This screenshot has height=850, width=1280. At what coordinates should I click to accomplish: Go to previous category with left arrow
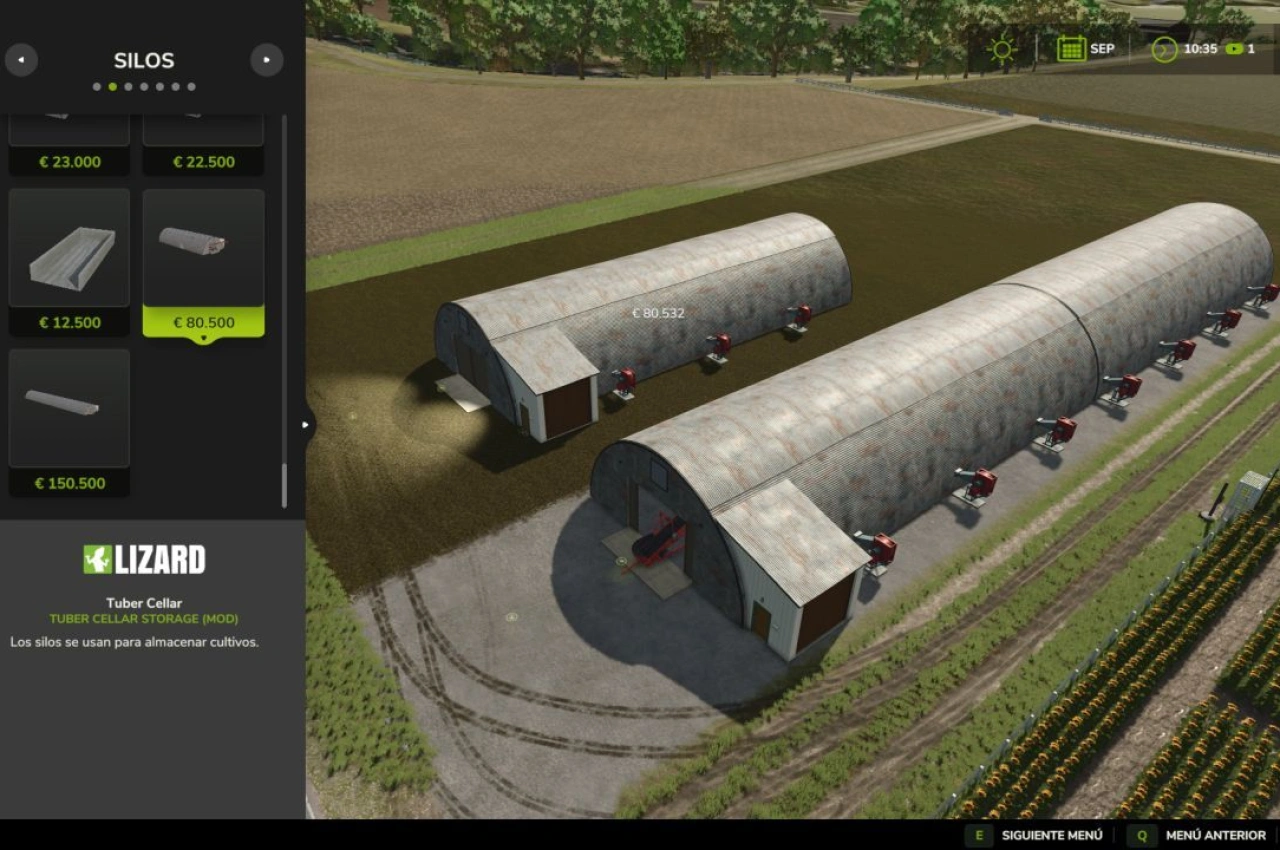tap(22, 60)
